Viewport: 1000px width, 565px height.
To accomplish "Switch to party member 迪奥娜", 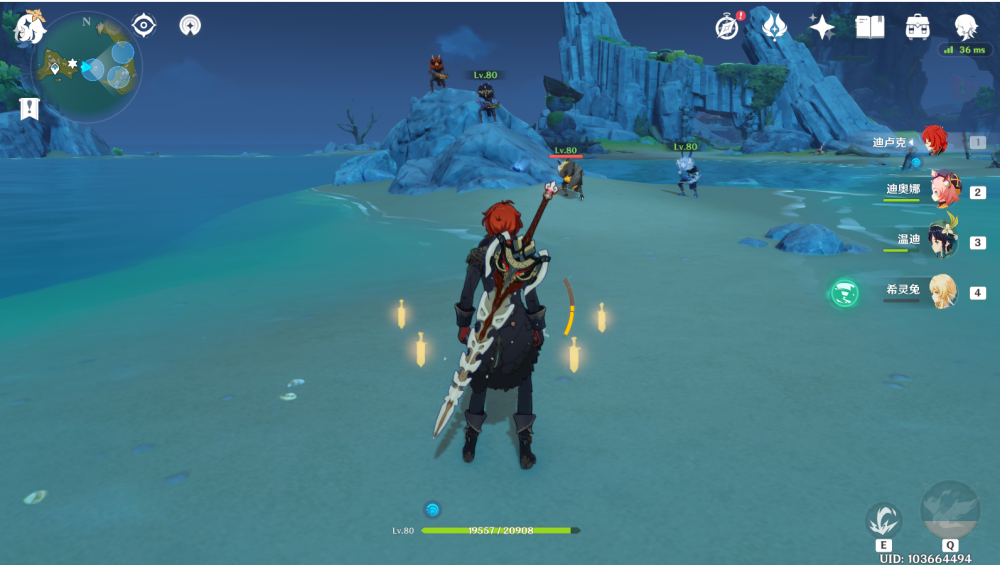I will (x=942, y=189).
